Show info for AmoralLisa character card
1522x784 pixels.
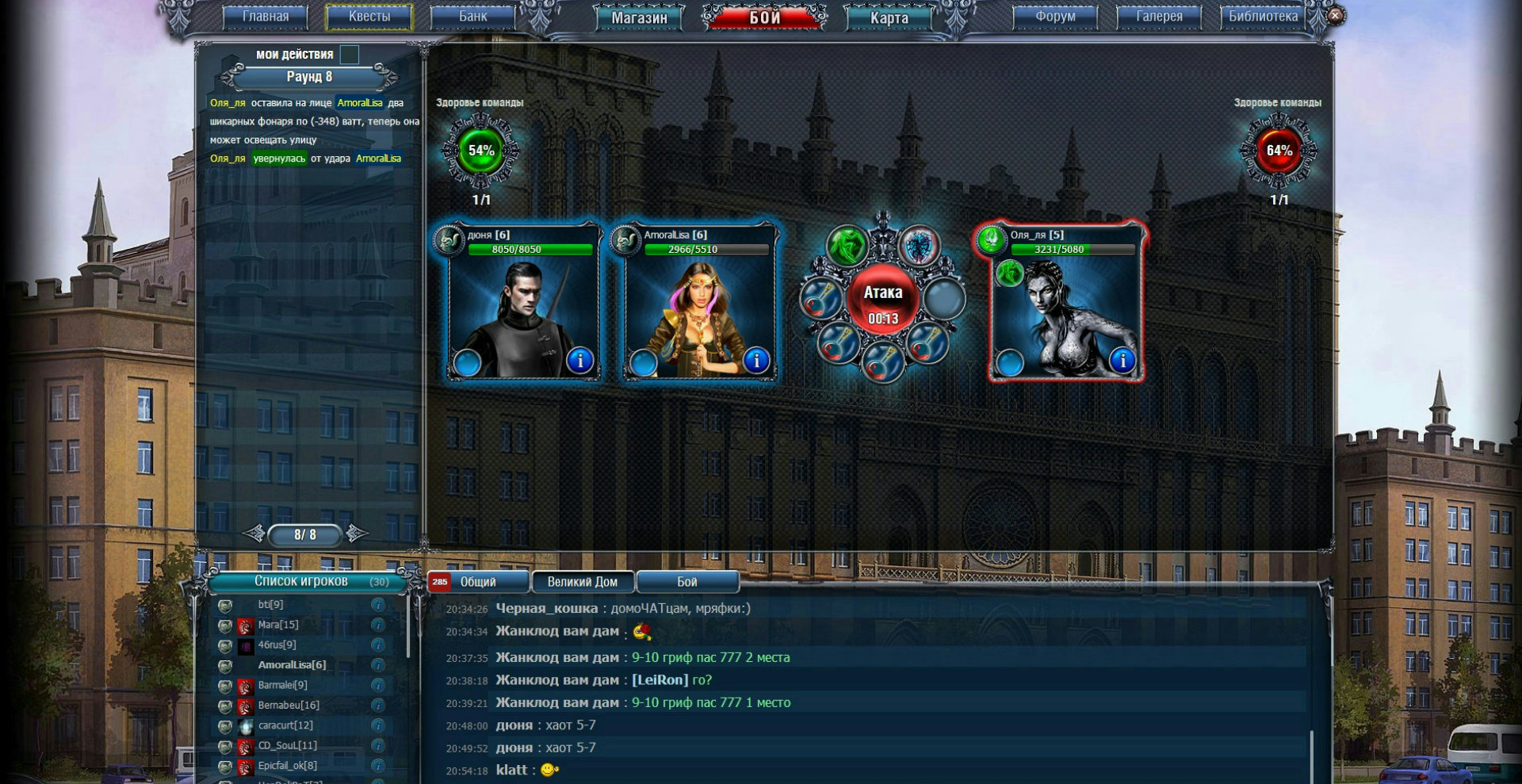[755, 361]
